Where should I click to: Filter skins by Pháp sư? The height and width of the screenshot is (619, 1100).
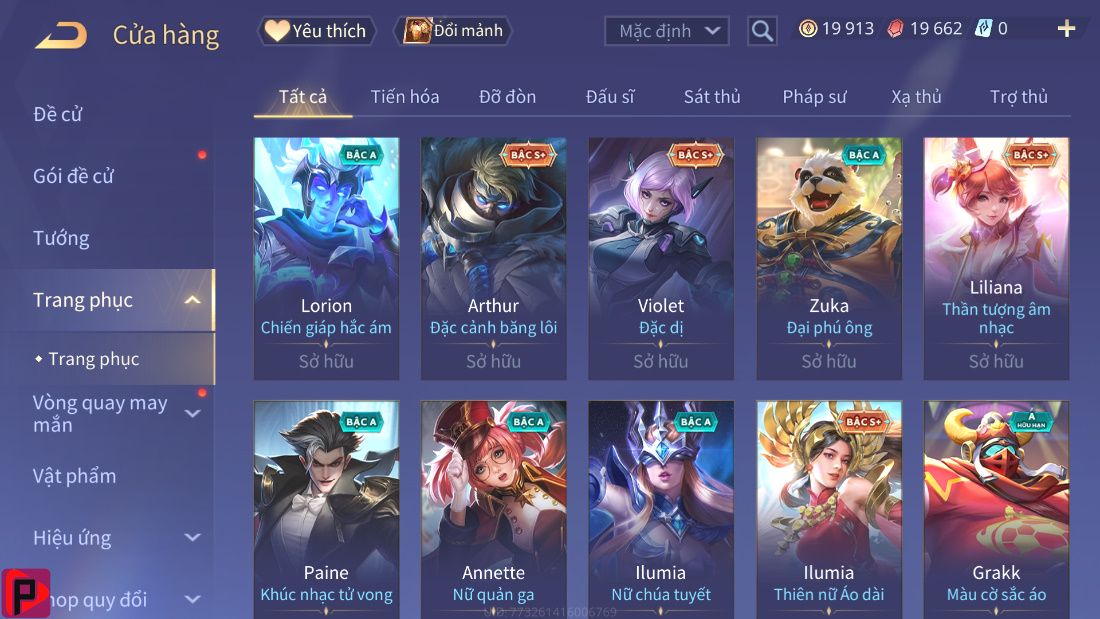click(814, 97)
